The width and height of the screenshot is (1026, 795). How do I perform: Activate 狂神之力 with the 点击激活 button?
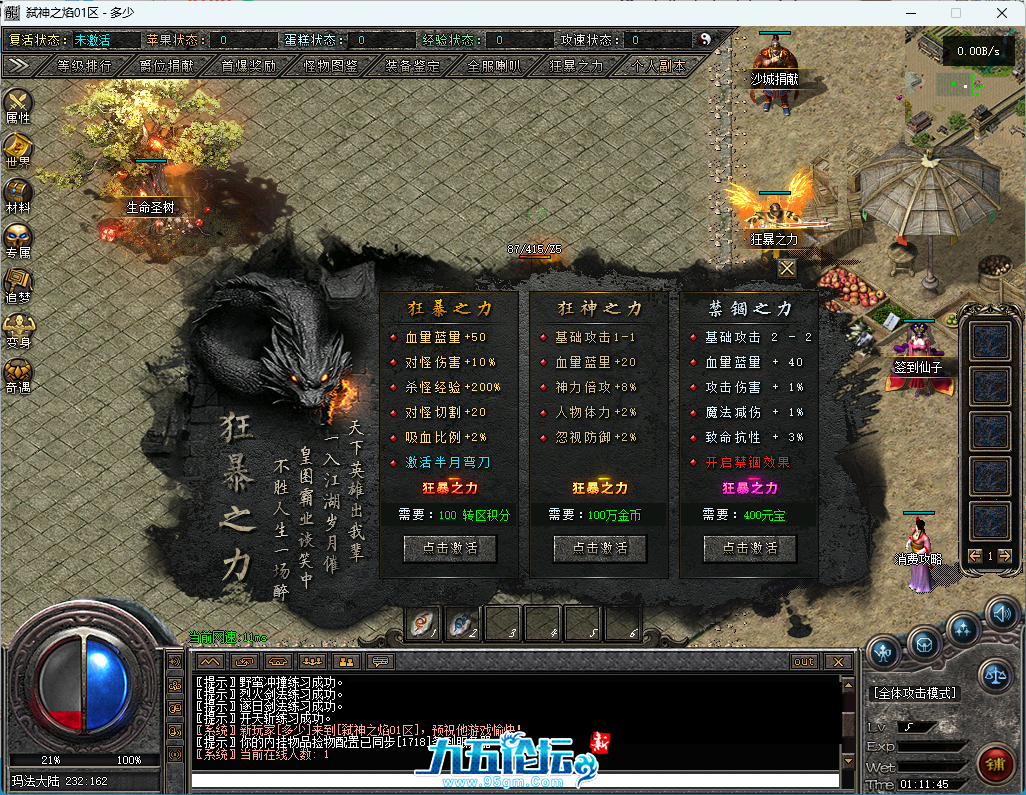tap(599, 548)
